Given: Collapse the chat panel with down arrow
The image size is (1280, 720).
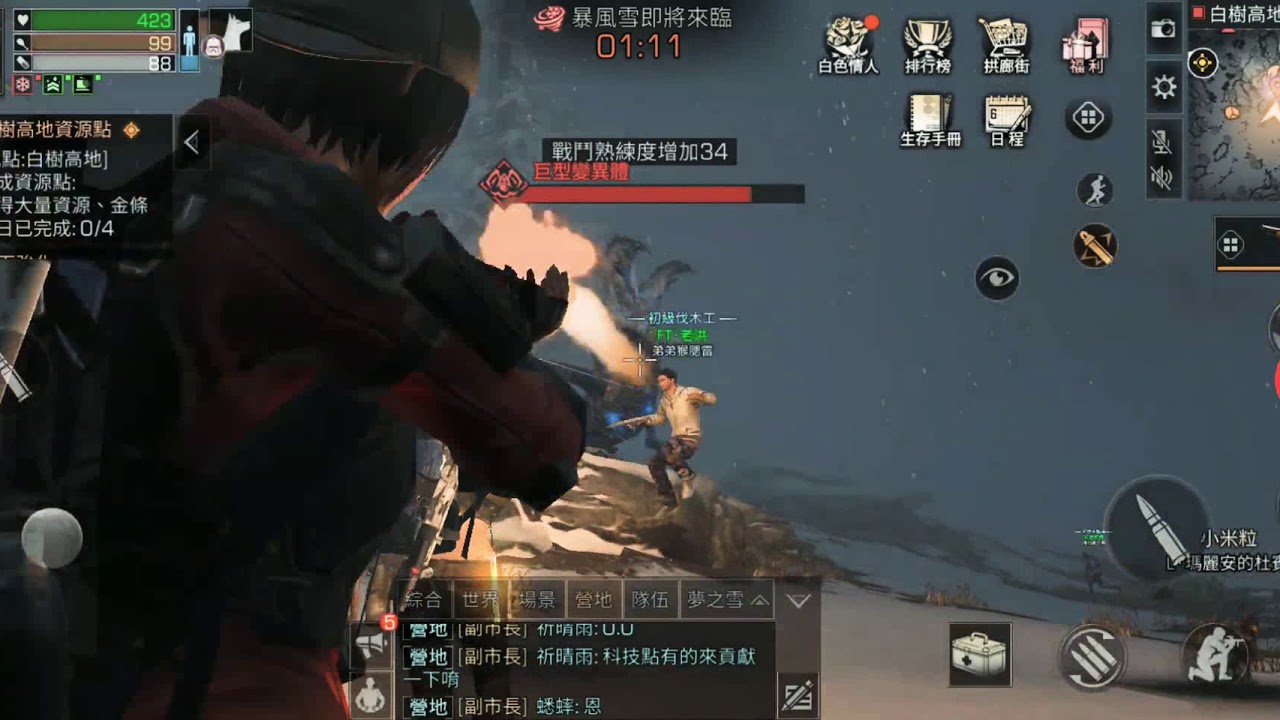Looking at the screenshot, I should coord(796,601).
